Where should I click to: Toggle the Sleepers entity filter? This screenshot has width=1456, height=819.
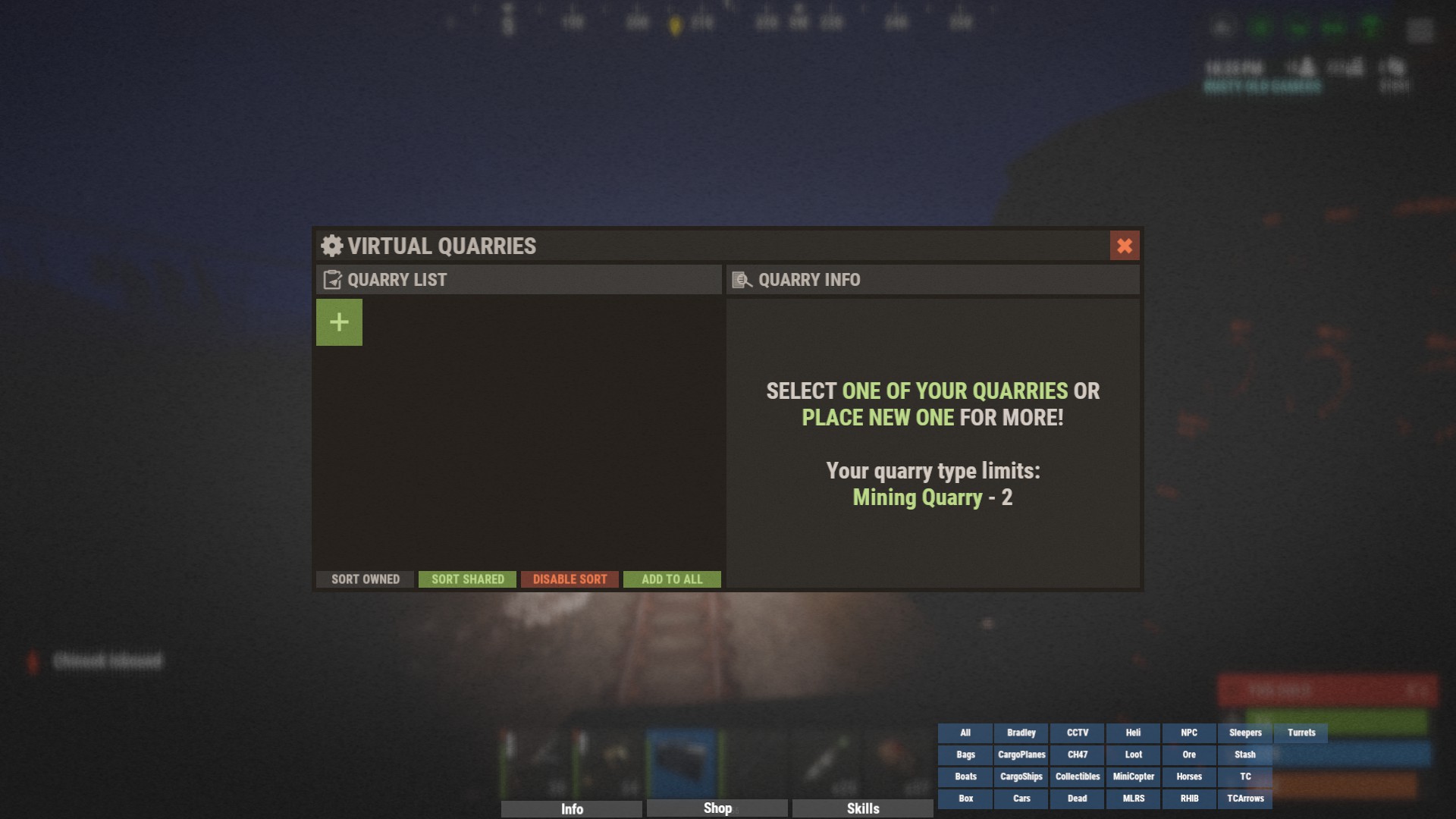tap(1245, 733)
